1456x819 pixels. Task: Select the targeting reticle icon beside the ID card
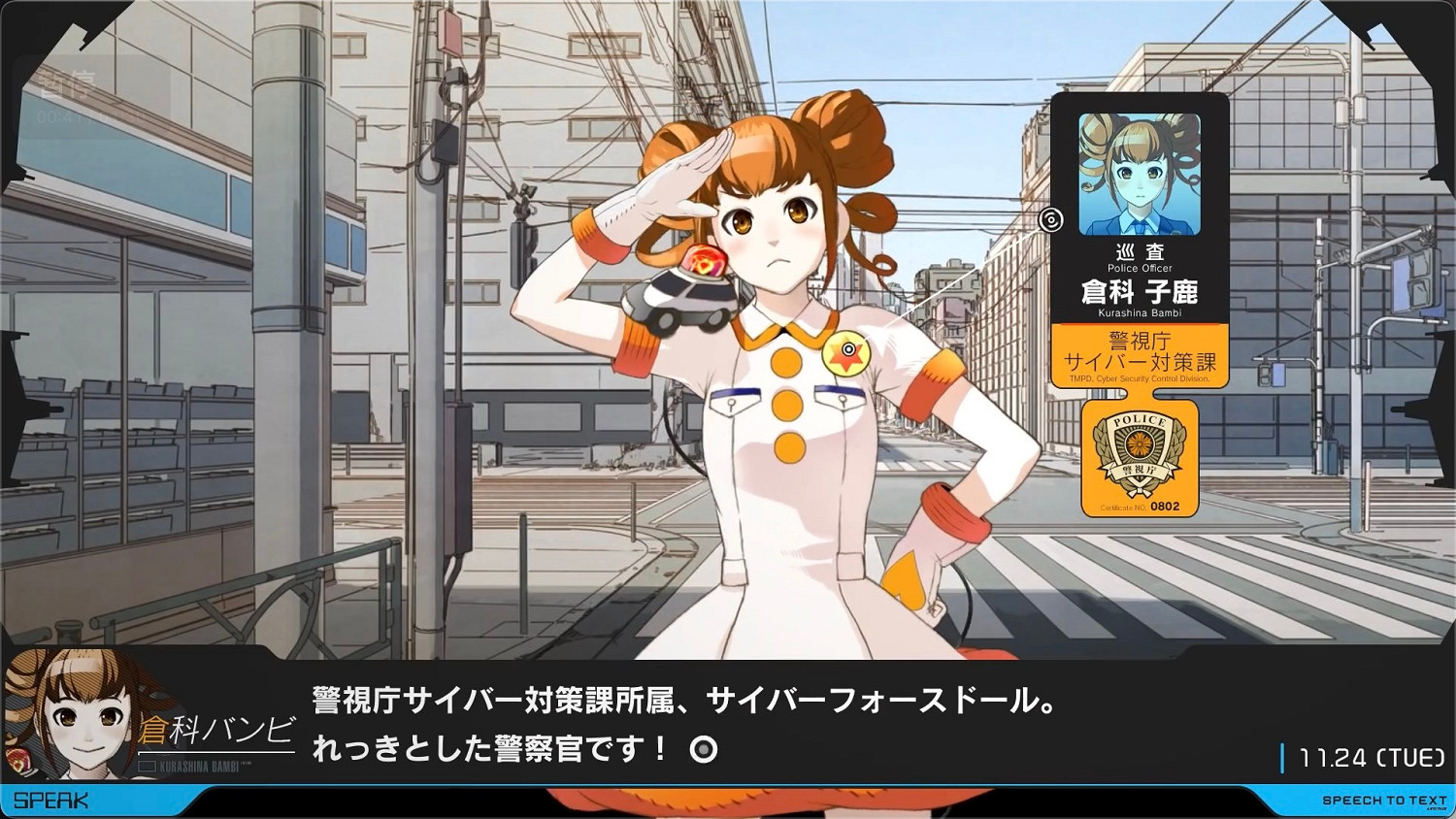click(1050, 221)
